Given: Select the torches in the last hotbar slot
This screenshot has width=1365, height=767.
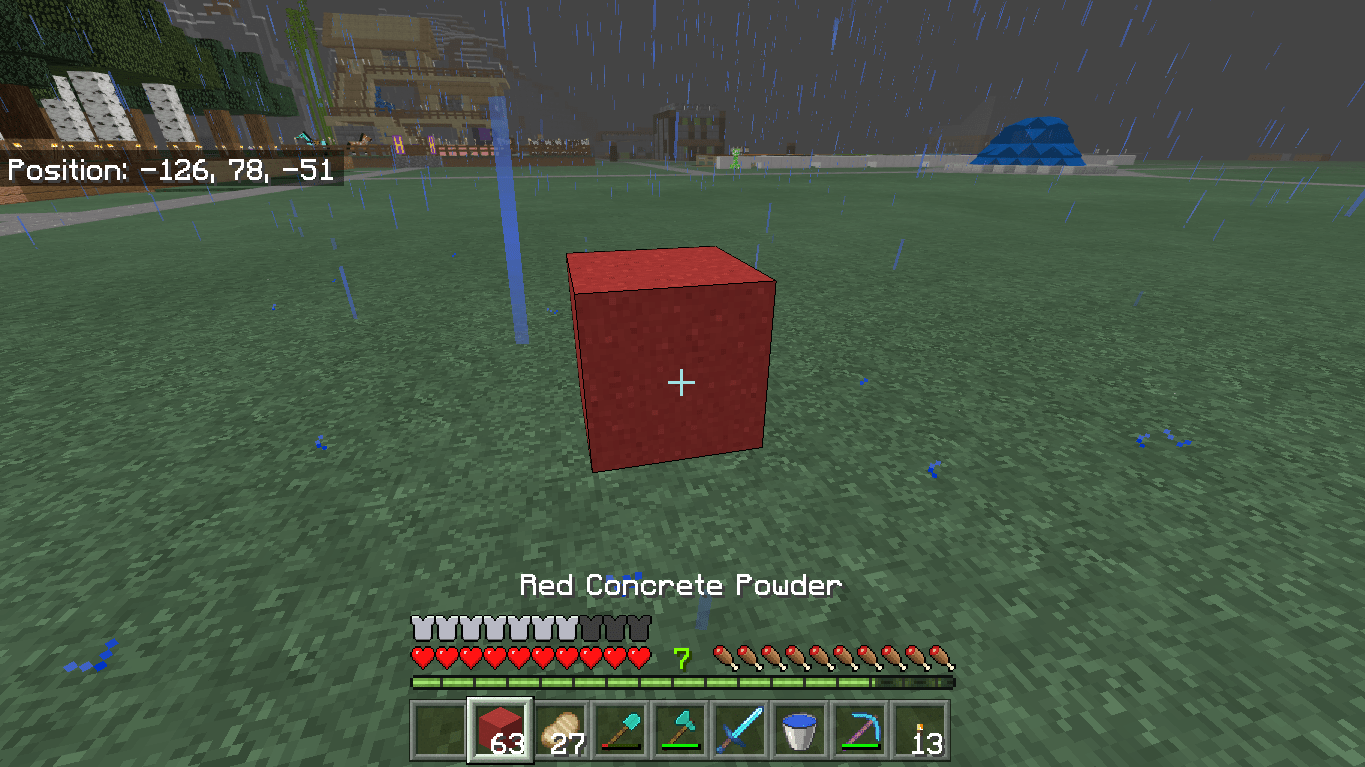Looking at the screenshot, I should (x=919, y=729).
